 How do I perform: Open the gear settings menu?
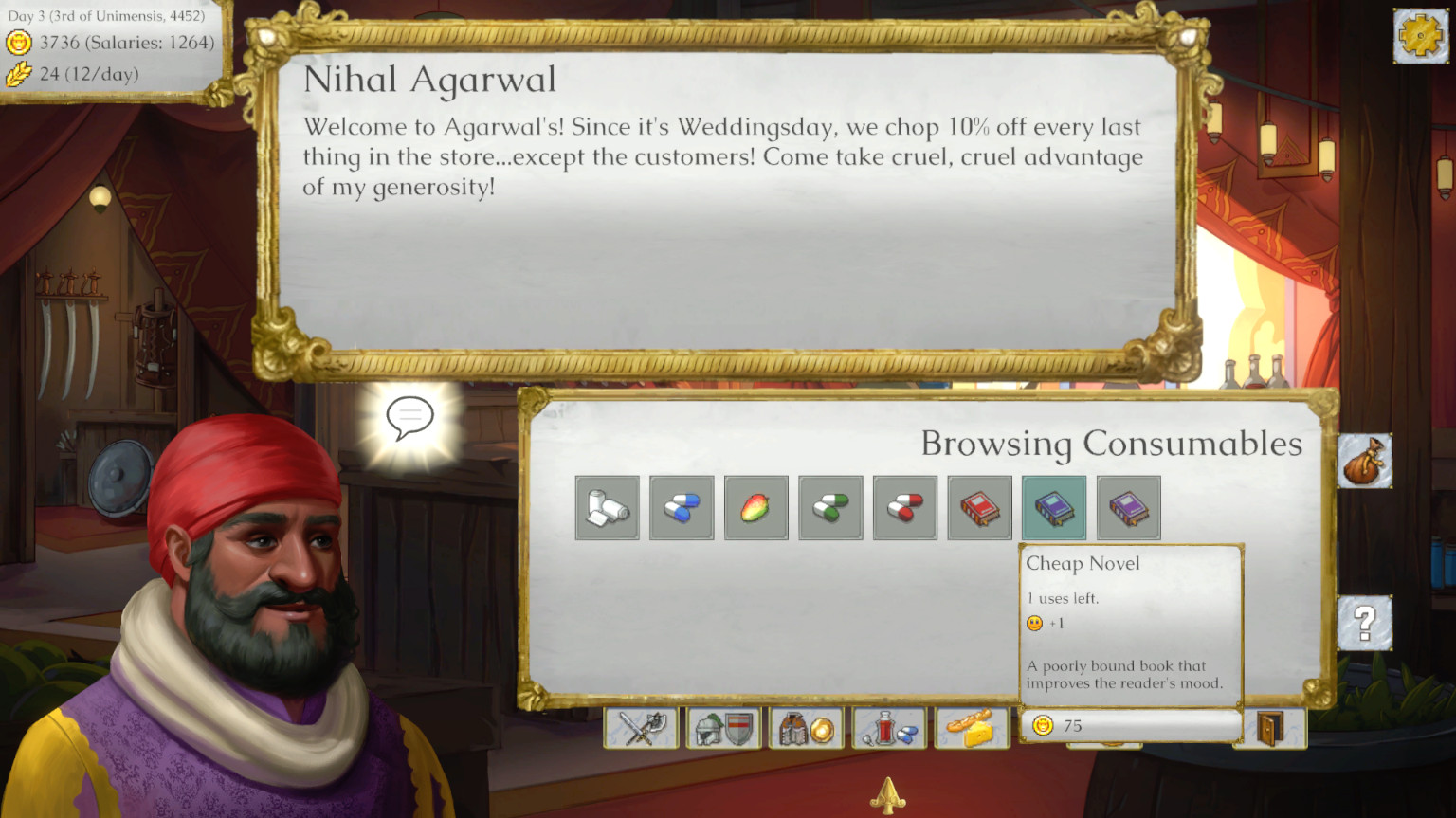(x=1420, y=37)
